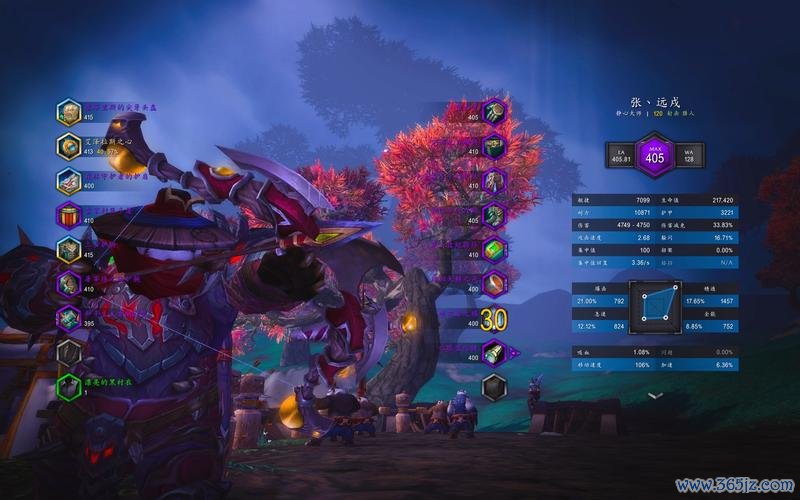Select the weapon slot with the purple arrow
800x500 pixels.
pyautogui.click(x=494, y=353)
